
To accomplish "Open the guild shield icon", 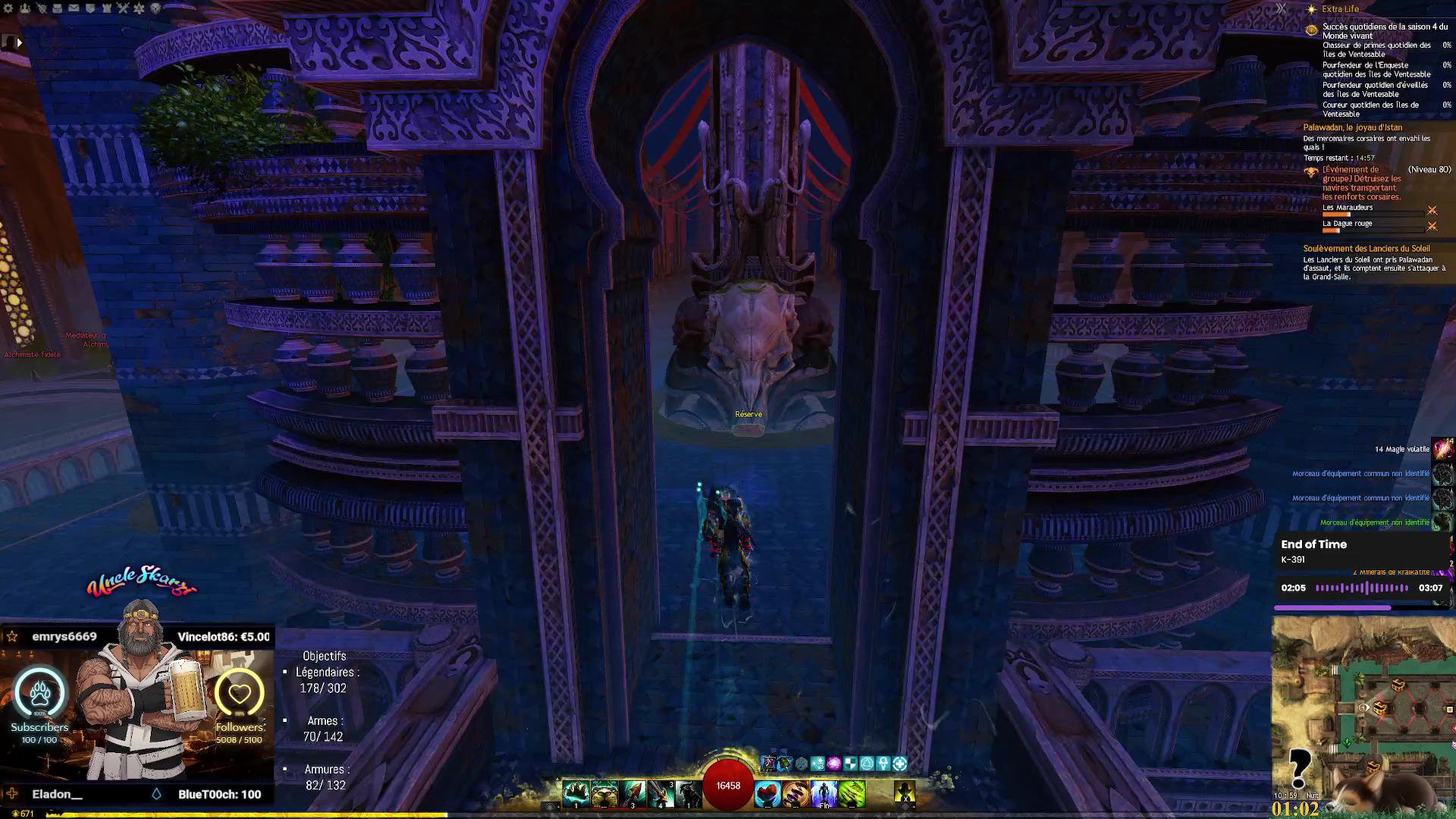I will tap(90, 8).
